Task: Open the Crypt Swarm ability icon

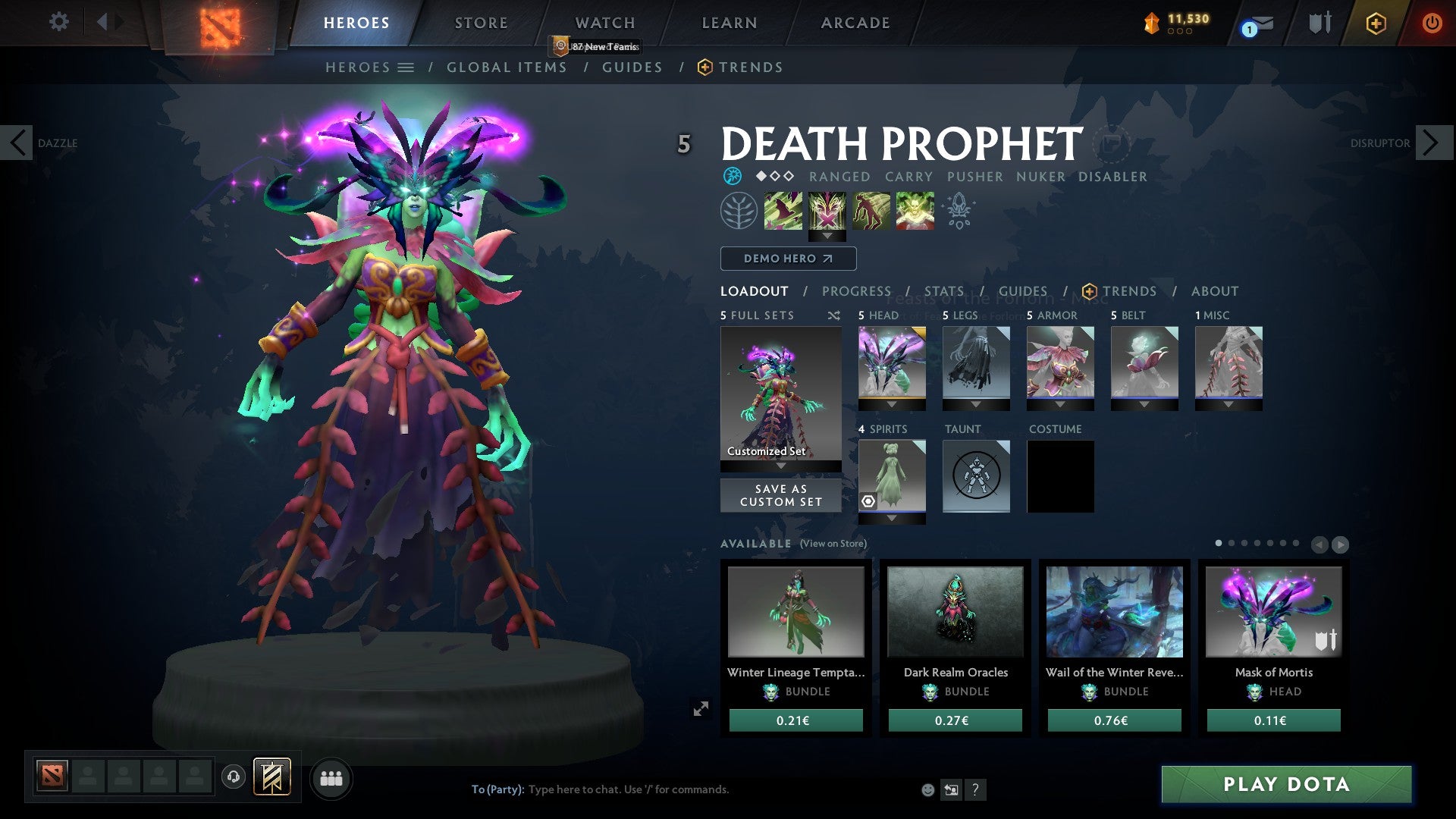Action: point(785,211)
